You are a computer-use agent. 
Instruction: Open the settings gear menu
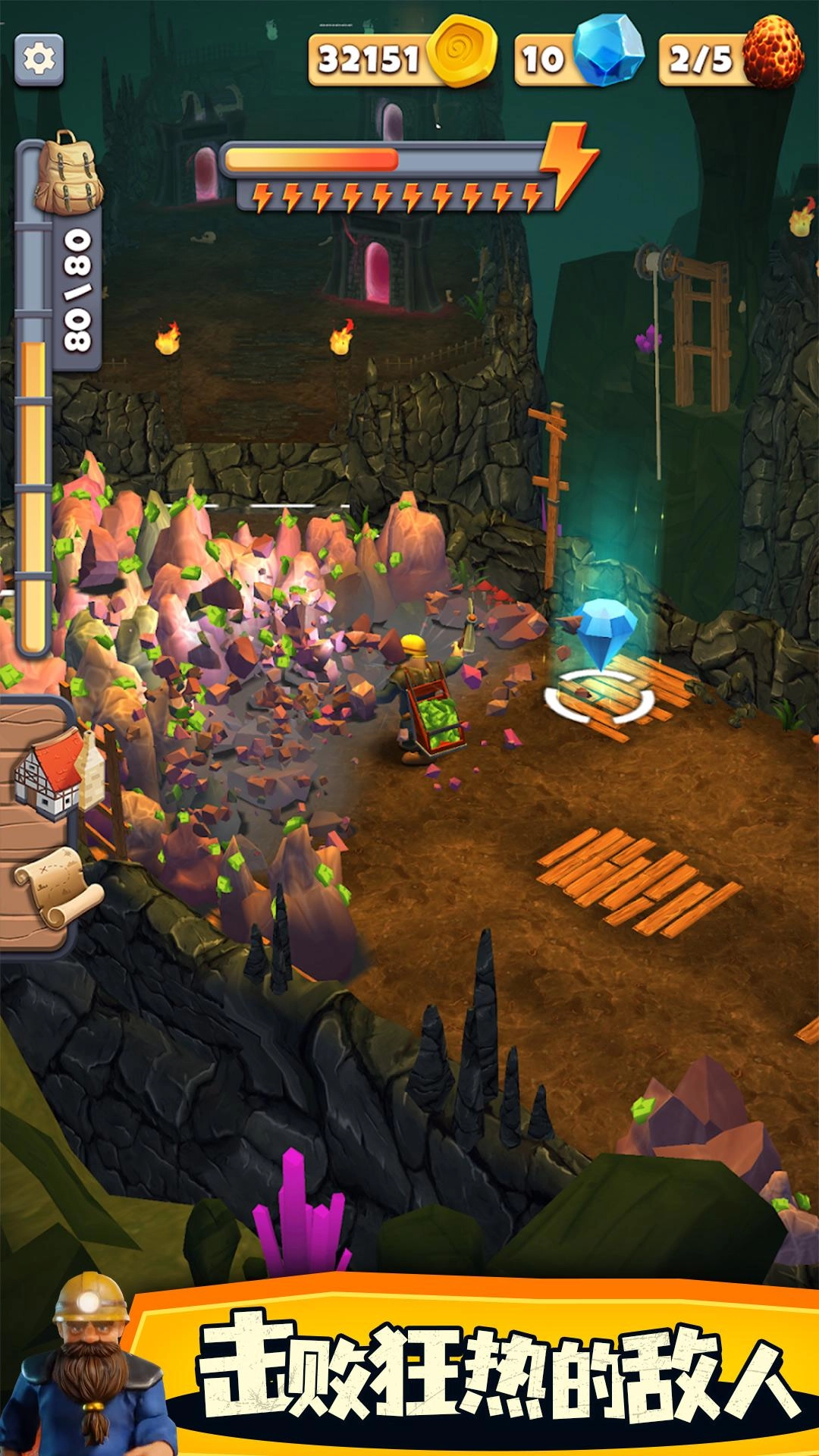coord(39,59)
